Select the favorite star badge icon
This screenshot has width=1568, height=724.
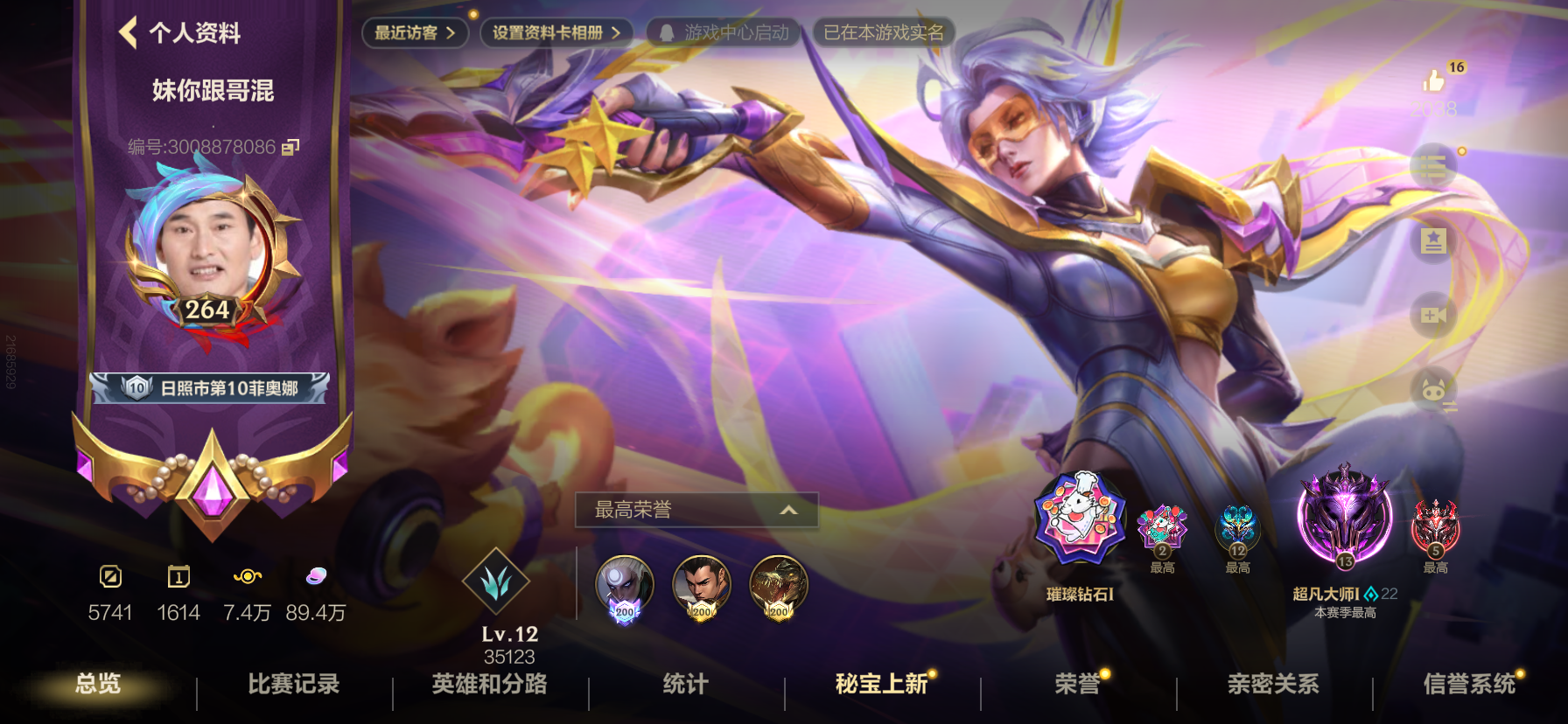pos(1434,242)
